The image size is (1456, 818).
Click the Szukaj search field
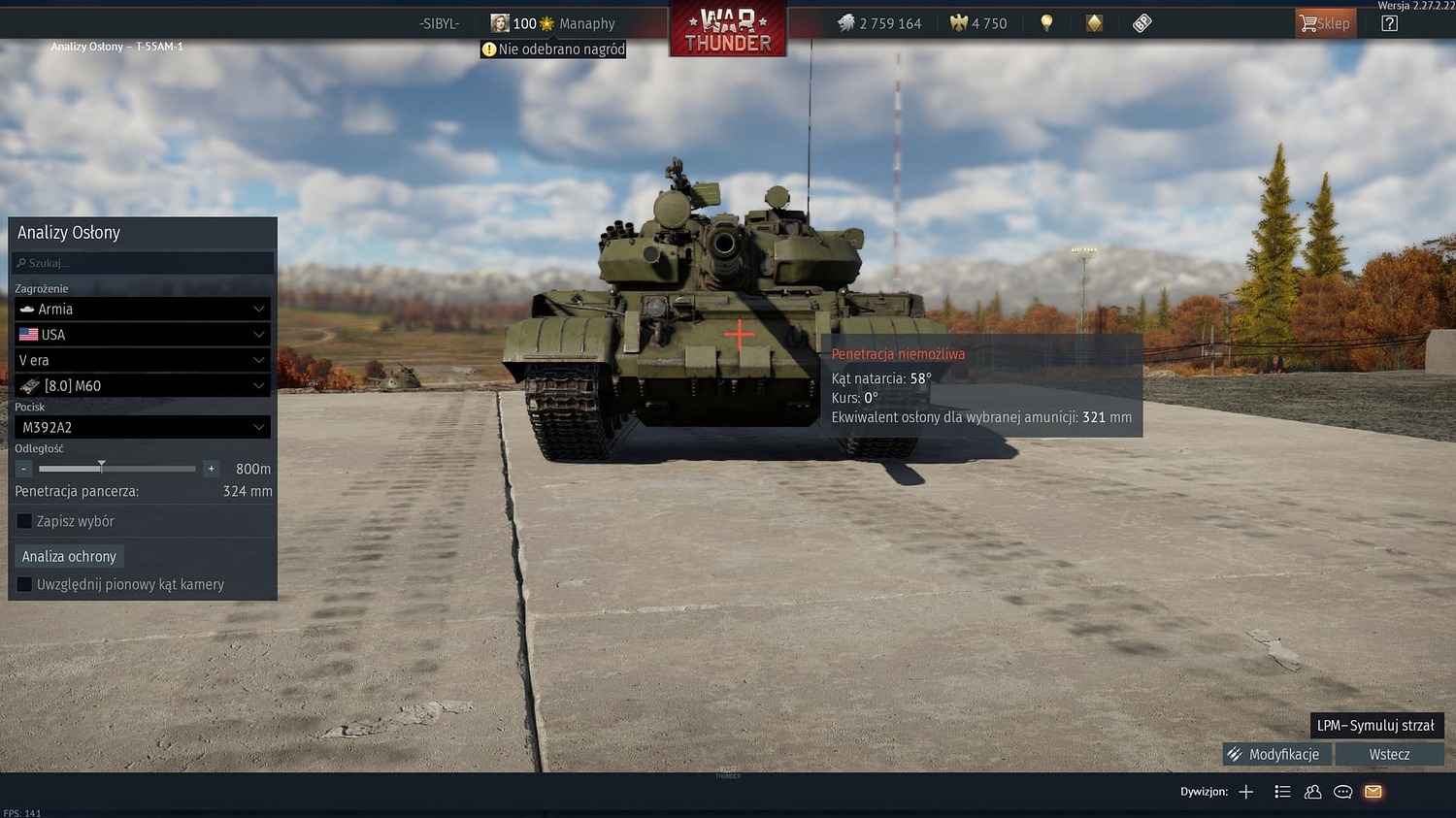[142, 263]
